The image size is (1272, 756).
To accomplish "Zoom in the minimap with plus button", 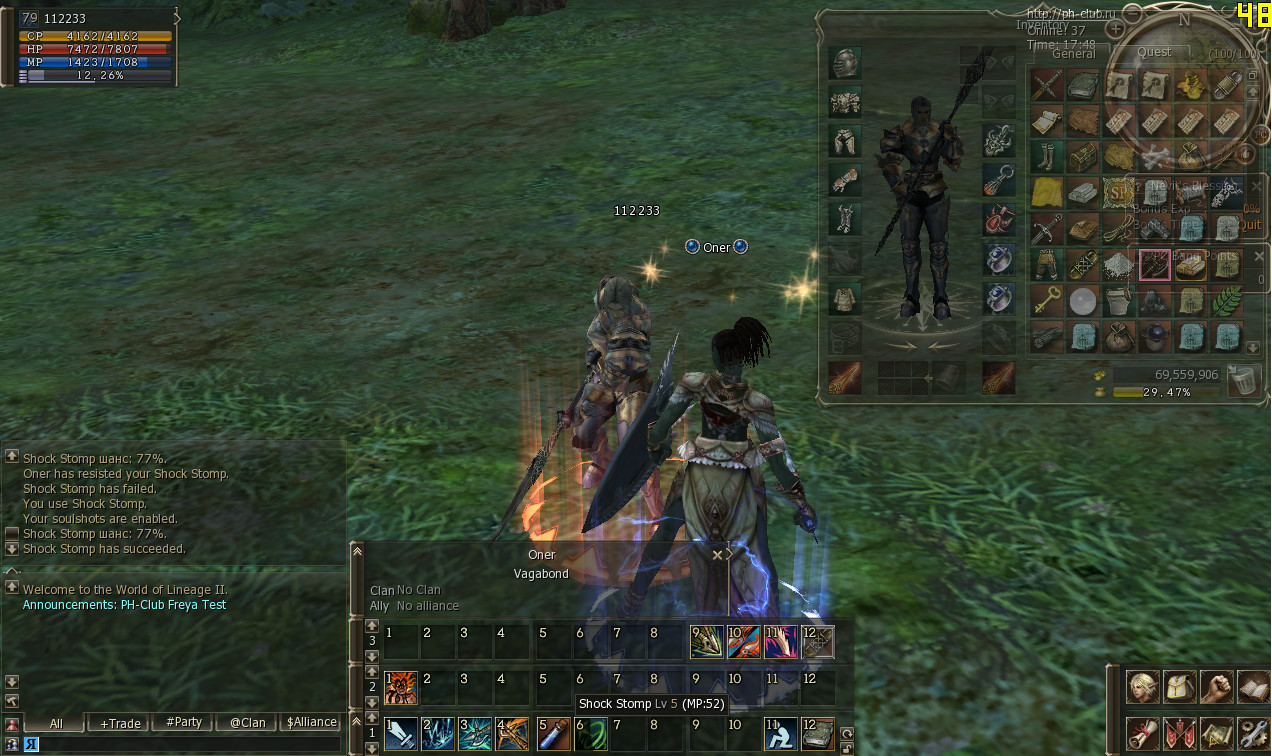I will pos(1116,28).
